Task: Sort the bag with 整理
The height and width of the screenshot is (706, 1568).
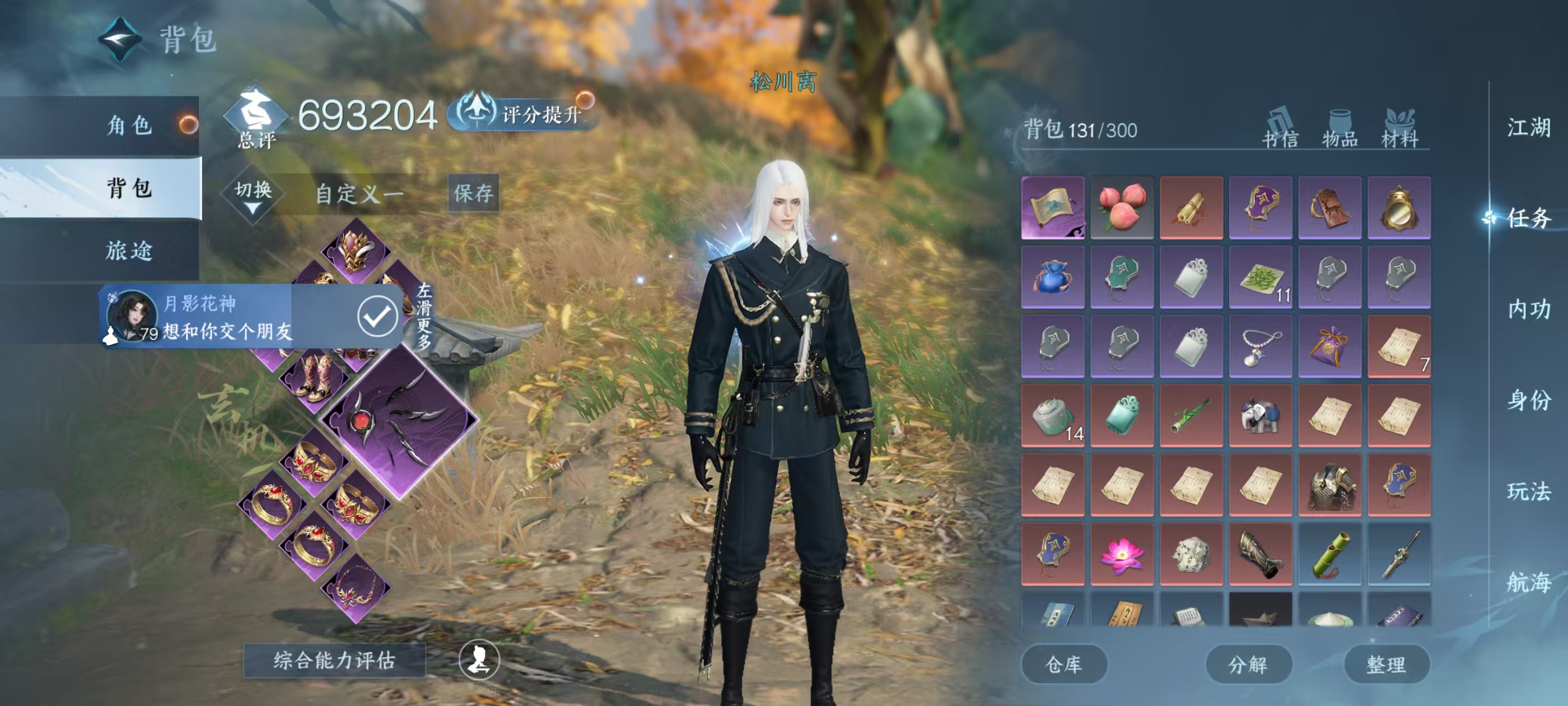Action: (x=1386, y=664)
